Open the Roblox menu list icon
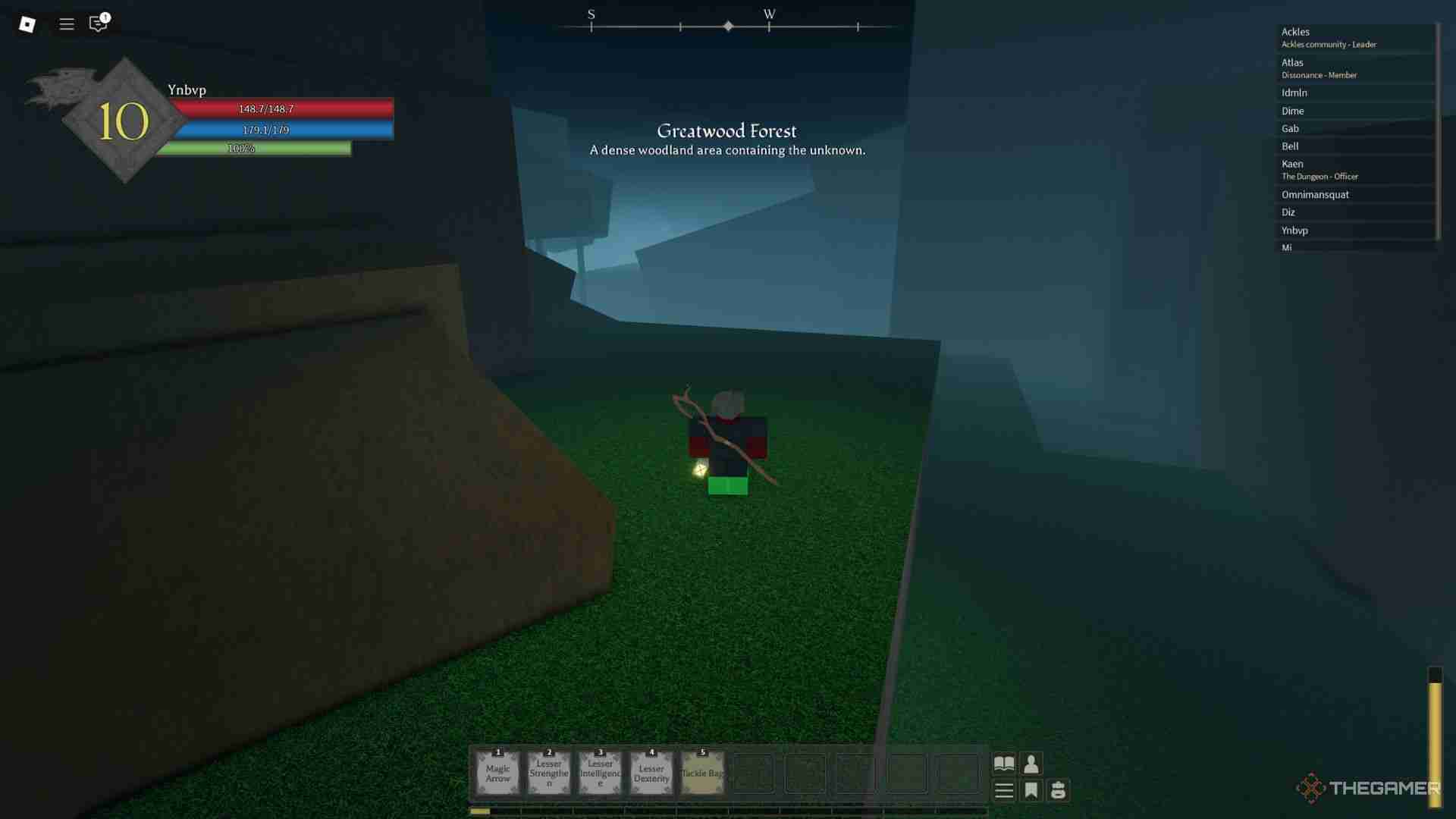 click(66, 24)
